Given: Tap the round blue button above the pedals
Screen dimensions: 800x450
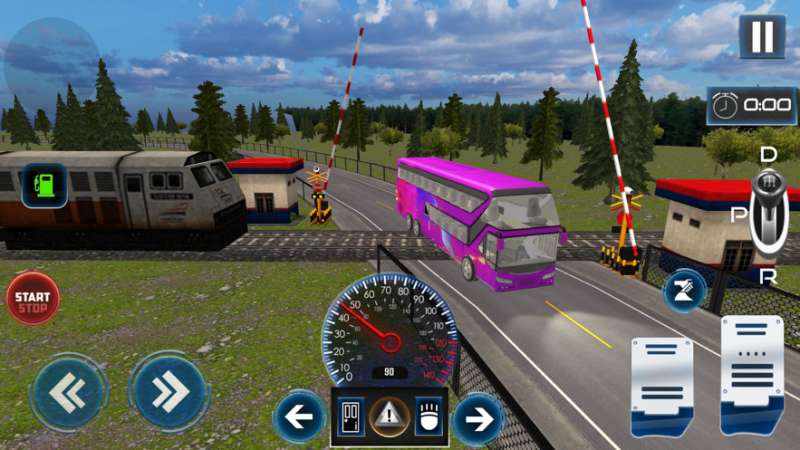Looking at the screenshot, I should pyautogui.click(x=686, y=291).
